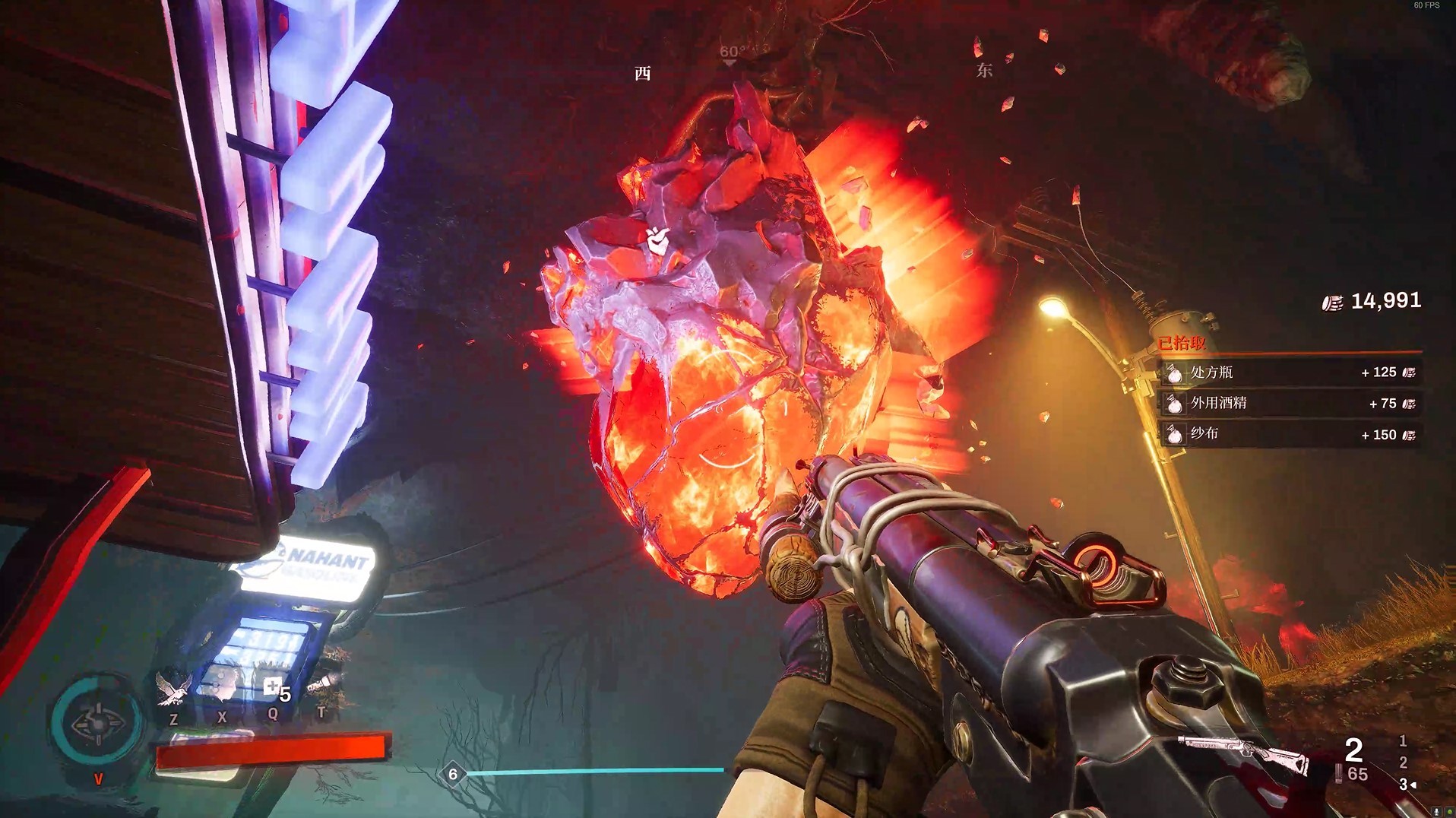Click the 外用酒精 pickup row
This screenshot has width=1456, height=818.
(1290, 404)
